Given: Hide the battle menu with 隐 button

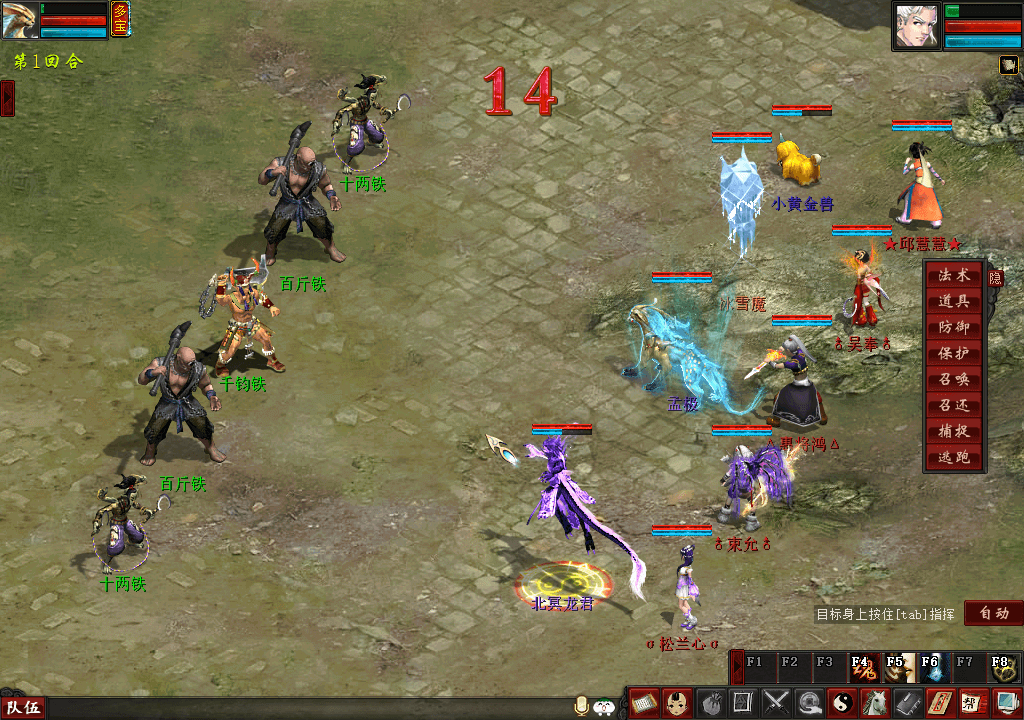Looking at the screenshot, I should click(x=995, y=278).
